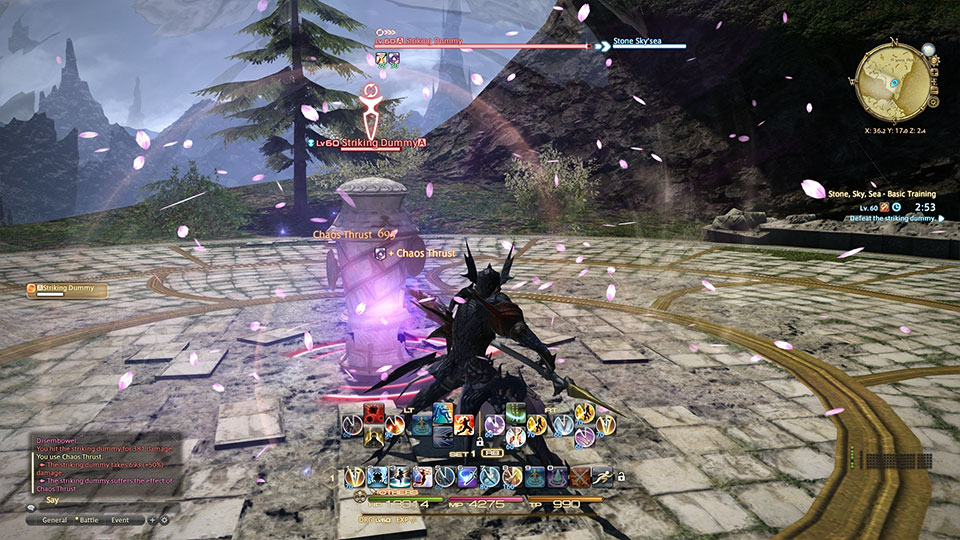Open the Event chat tab

click(x=120, y=520)
